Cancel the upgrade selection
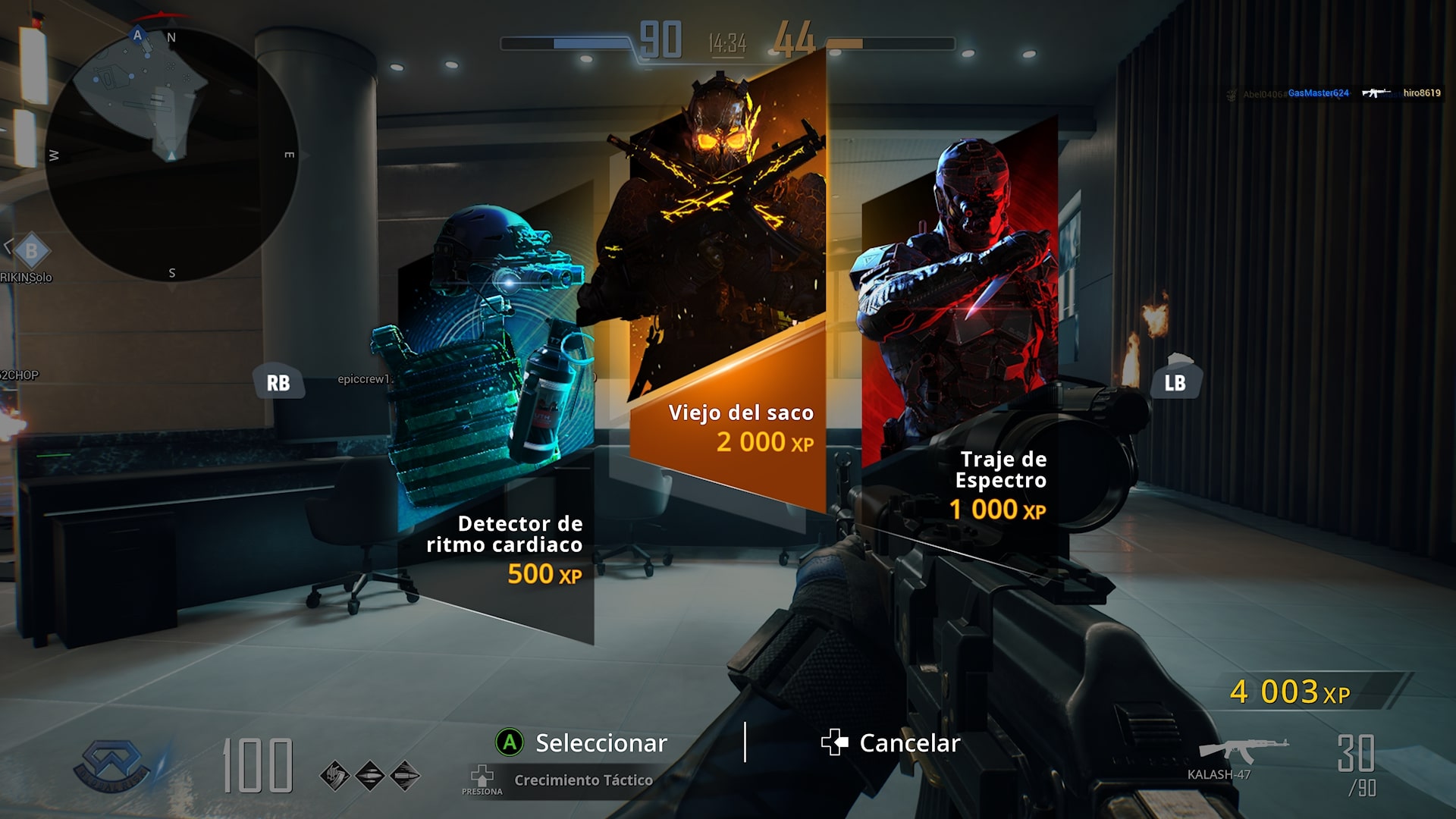Image resolution: width=1456 pixels, height=819 pixels. (x=891, y=742)
